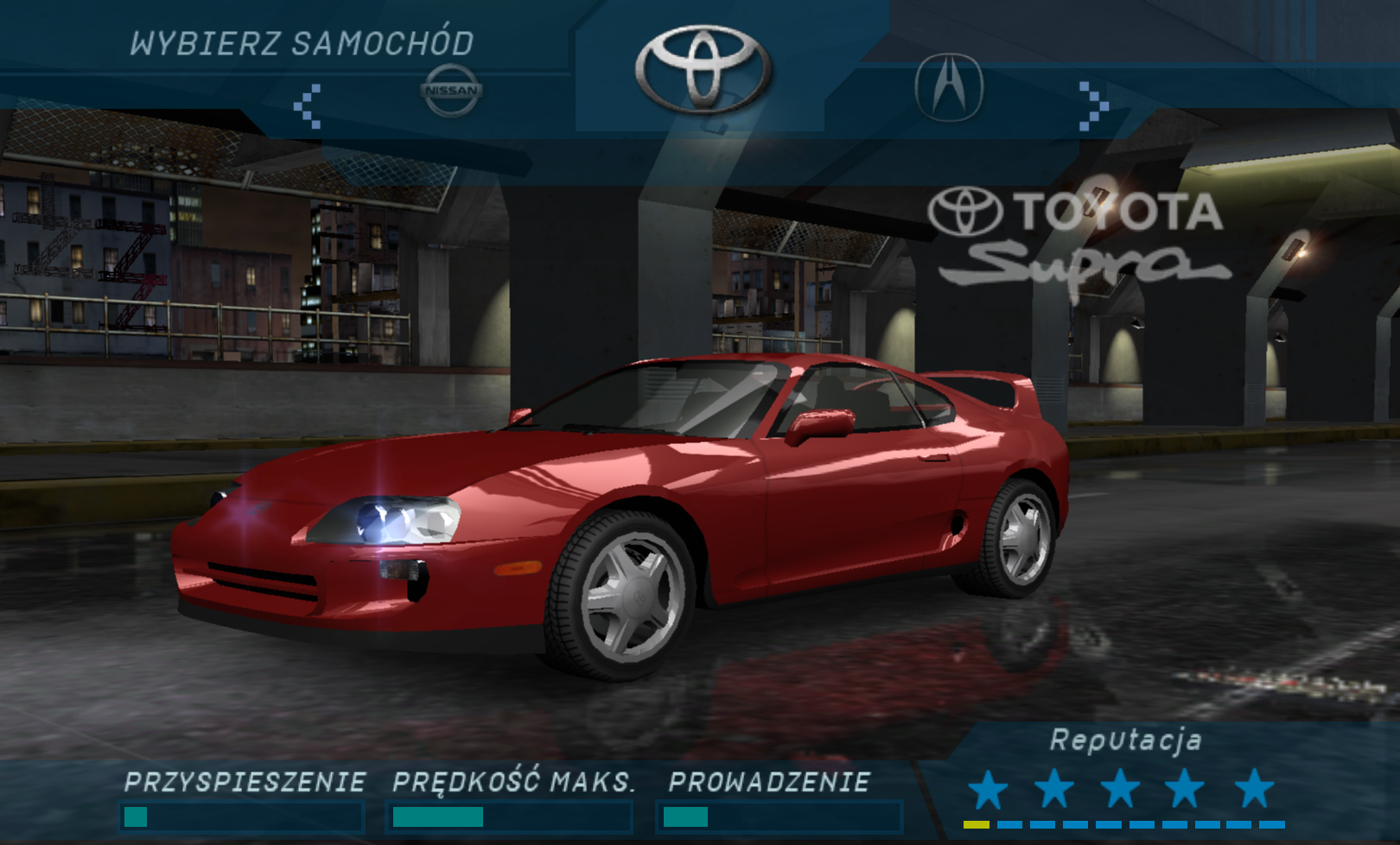Select the Nissan brand logo
The image size is (1400, 845).
point(451,90)
